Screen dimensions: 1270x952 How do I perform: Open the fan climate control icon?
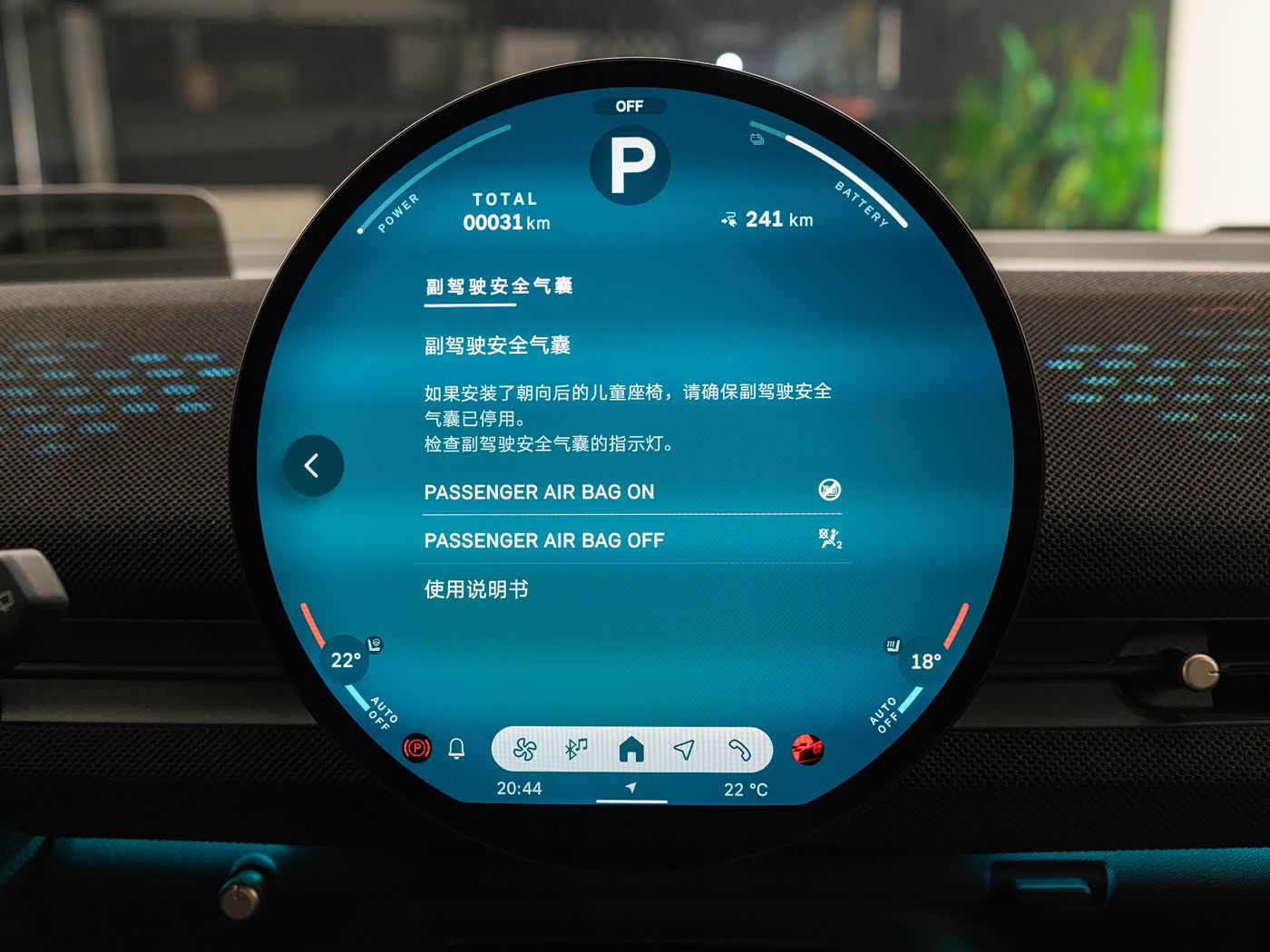[x=524, y=750]
